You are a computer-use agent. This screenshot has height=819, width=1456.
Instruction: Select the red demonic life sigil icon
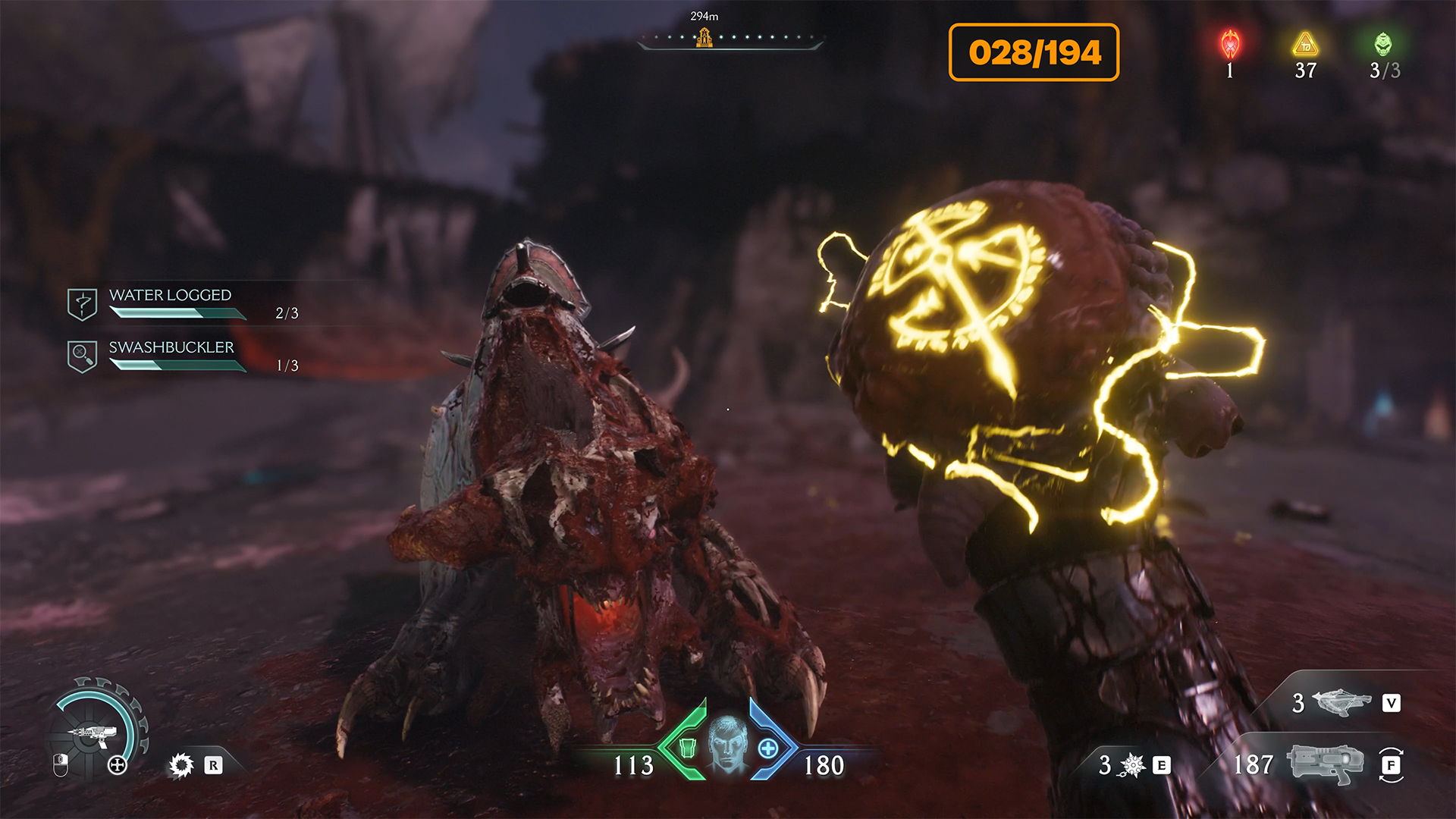[1230, 45]
